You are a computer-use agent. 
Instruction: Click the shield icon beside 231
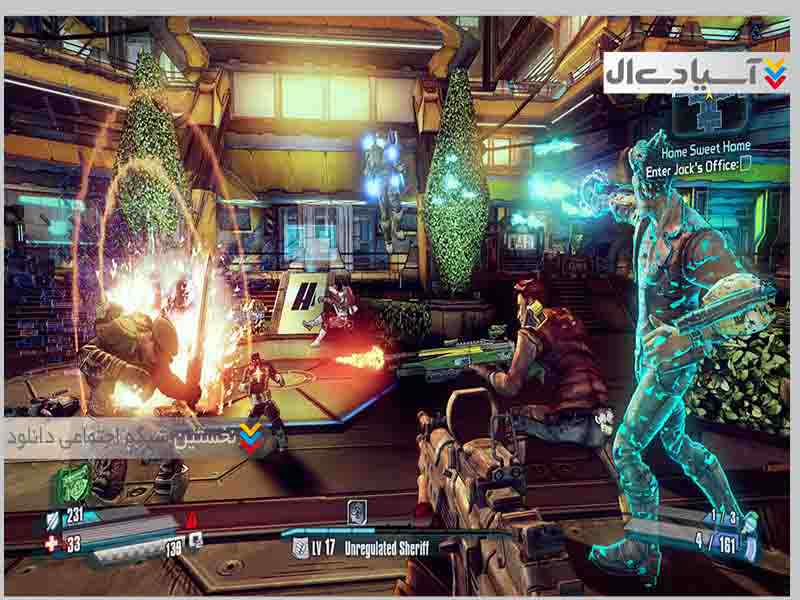[x=52, y=518]
